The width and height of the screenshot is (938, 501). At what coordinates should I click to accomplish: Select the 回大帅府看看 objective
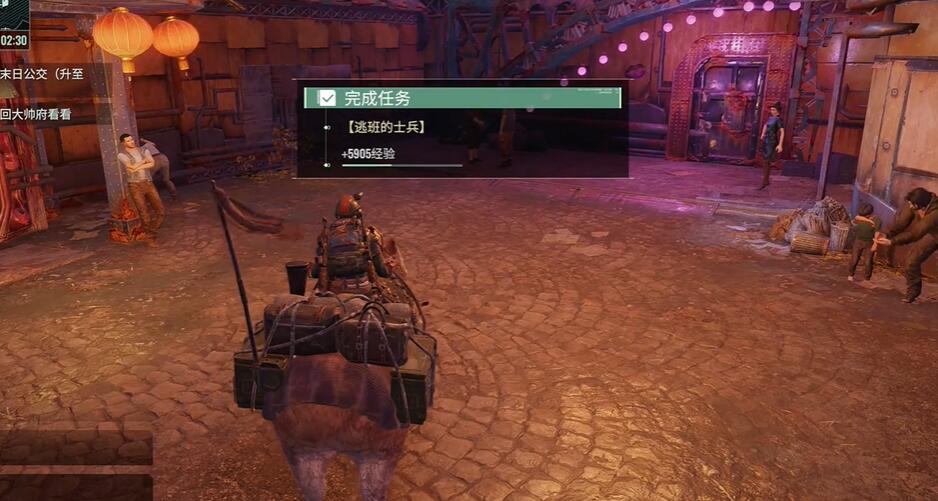[37, 114]
